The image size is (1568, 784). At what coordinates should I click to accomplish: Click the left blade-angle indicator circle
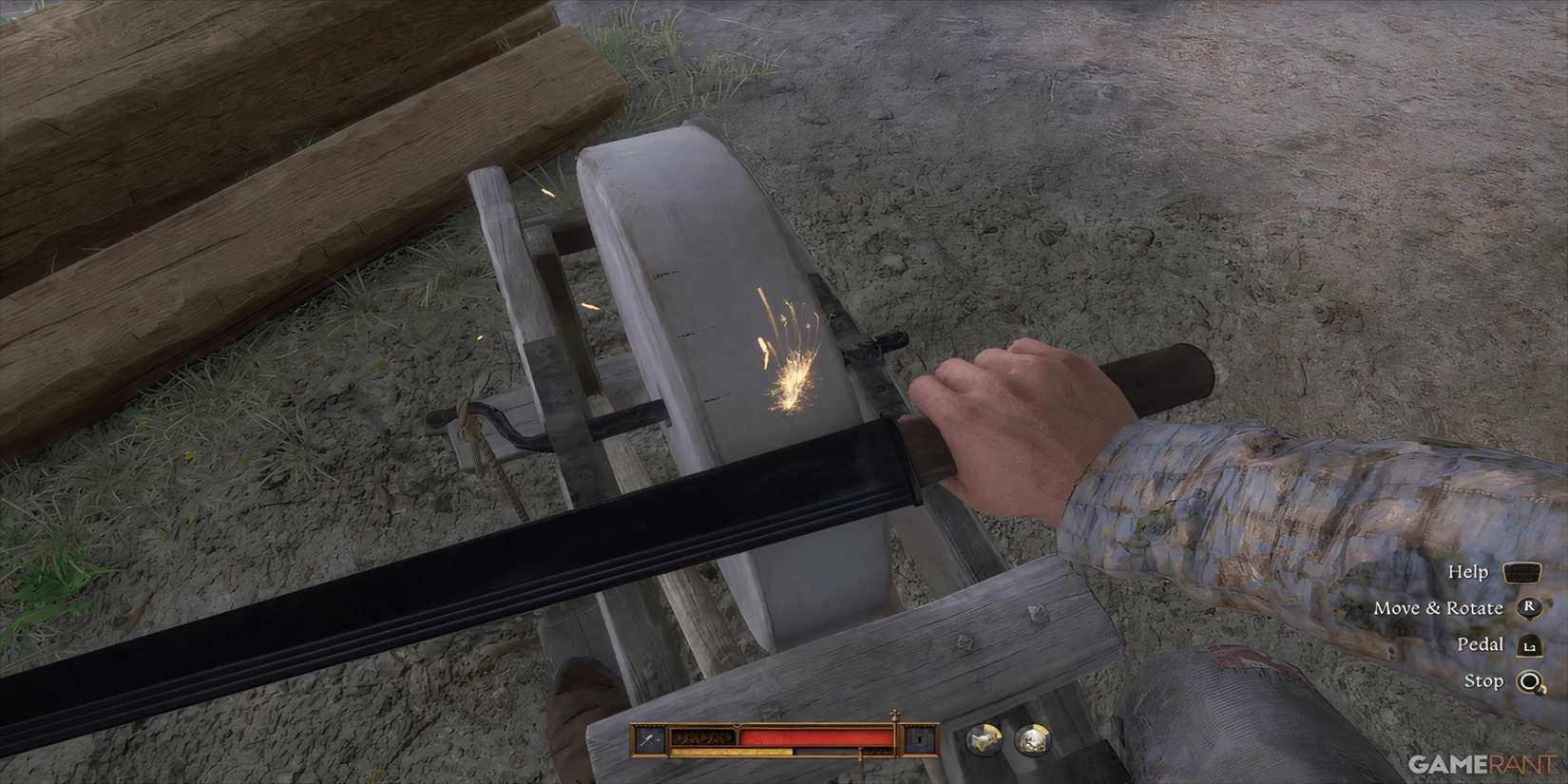[985, 740]
